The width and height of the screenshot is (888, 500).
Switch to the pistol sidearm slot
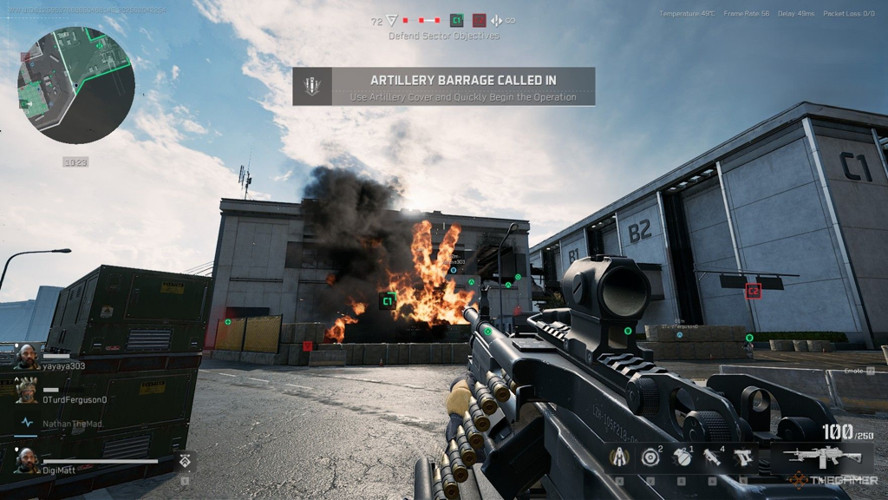pos(743,458)
